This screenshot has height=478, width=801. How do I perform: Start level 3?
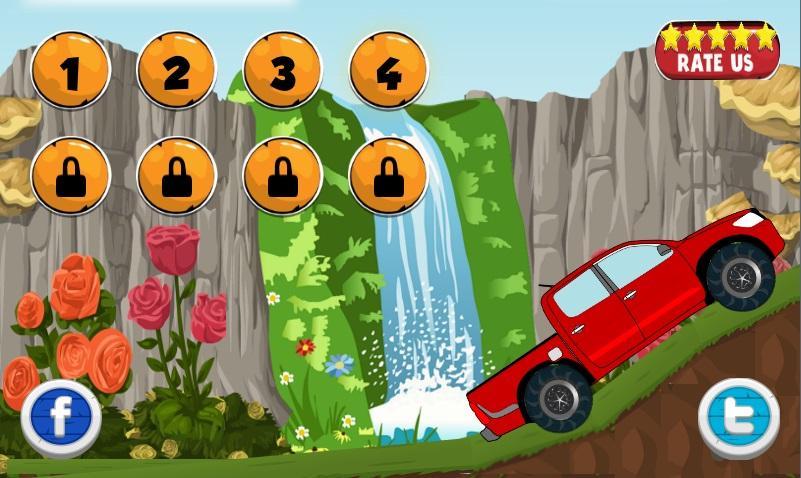pyautogui.click(x=282, y=70)
